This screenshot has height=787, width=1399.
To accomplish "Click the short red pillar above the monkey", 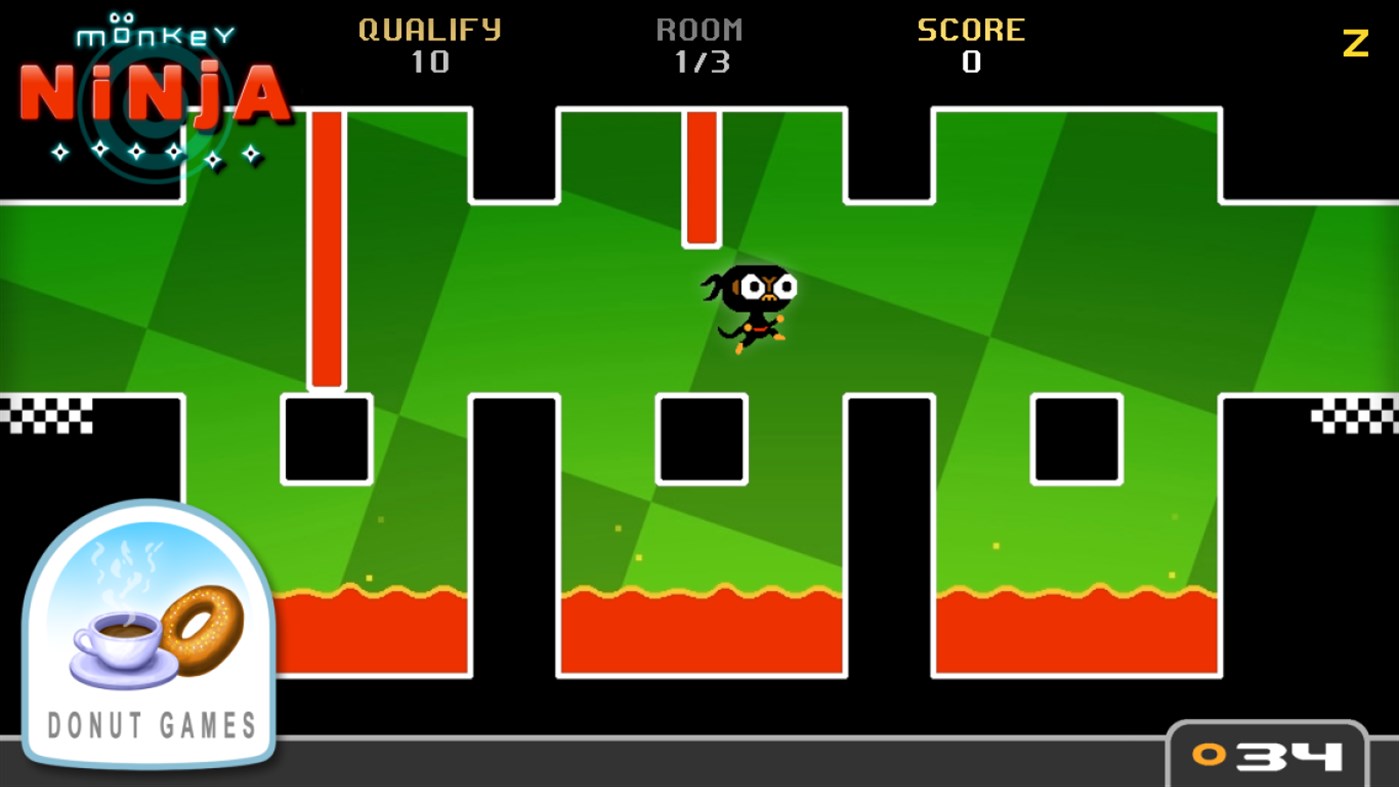I will (x=700, y=175).
